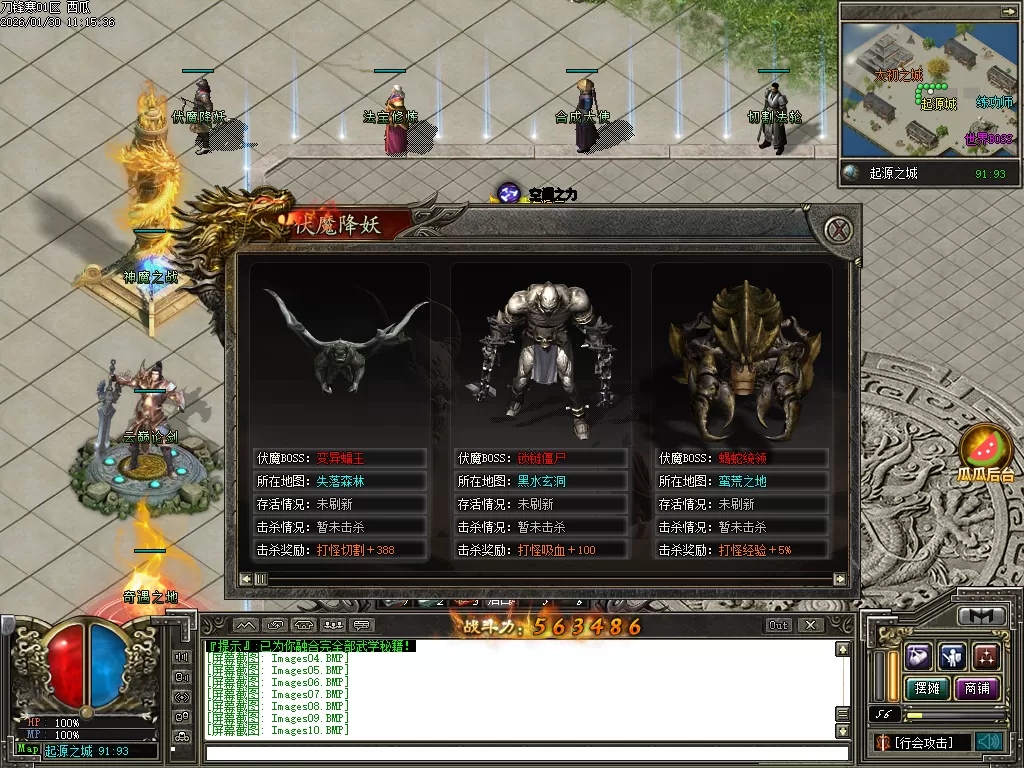Toggle the 行会攻击 attack mode

click(930, 742)
